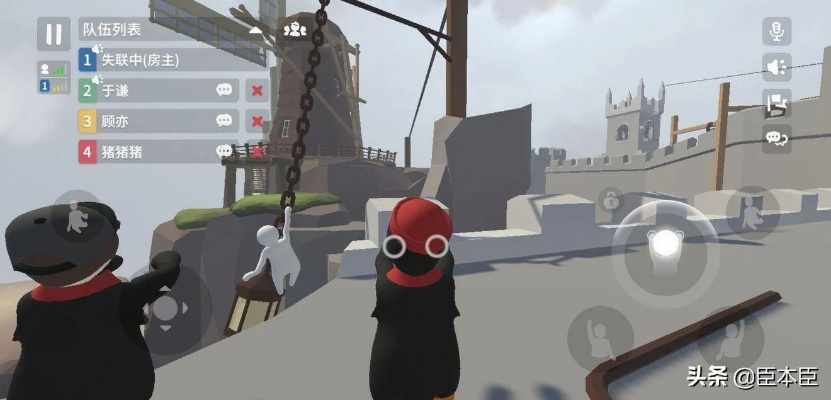Remove player 顾亦 with the red X
The width and height of the screenshot is (831, 400).
257,121
